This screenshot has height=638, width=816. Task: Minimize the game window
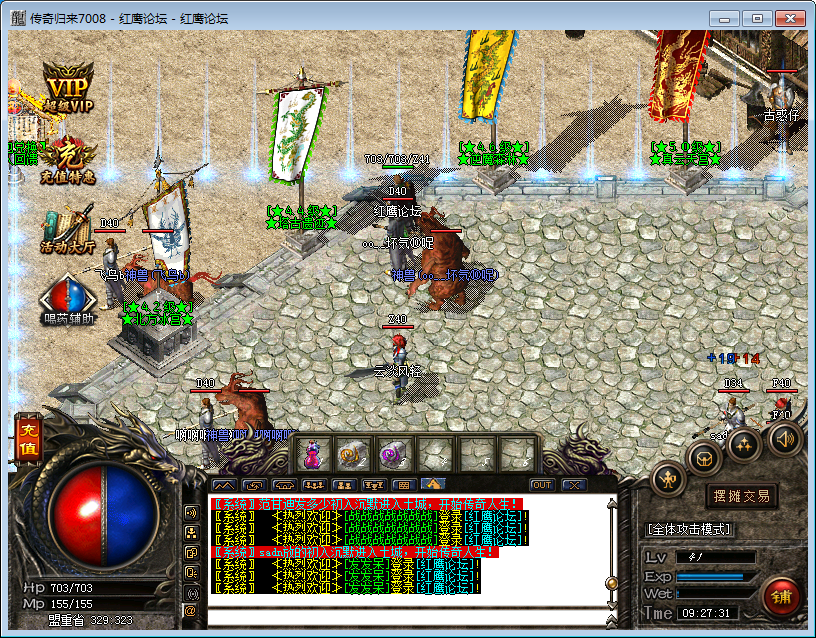tap(728, 18)
